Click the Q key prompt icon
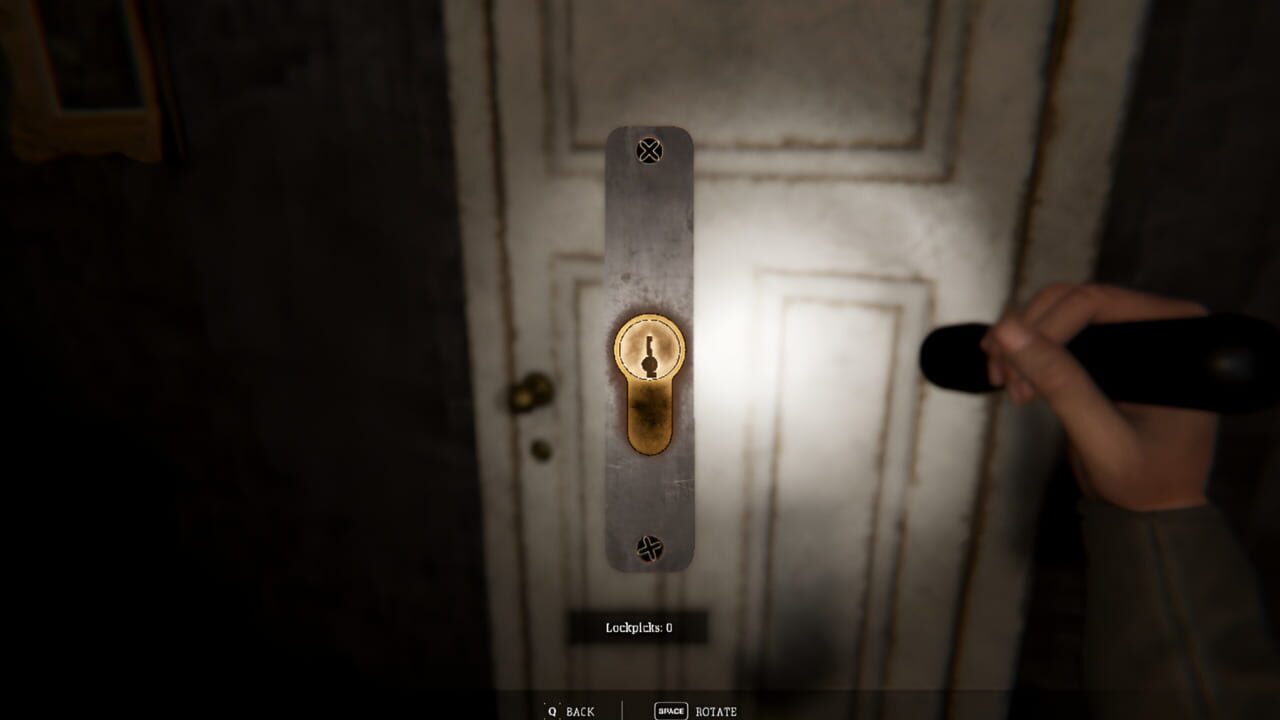The image size is (1280, 720). point(552,711)
